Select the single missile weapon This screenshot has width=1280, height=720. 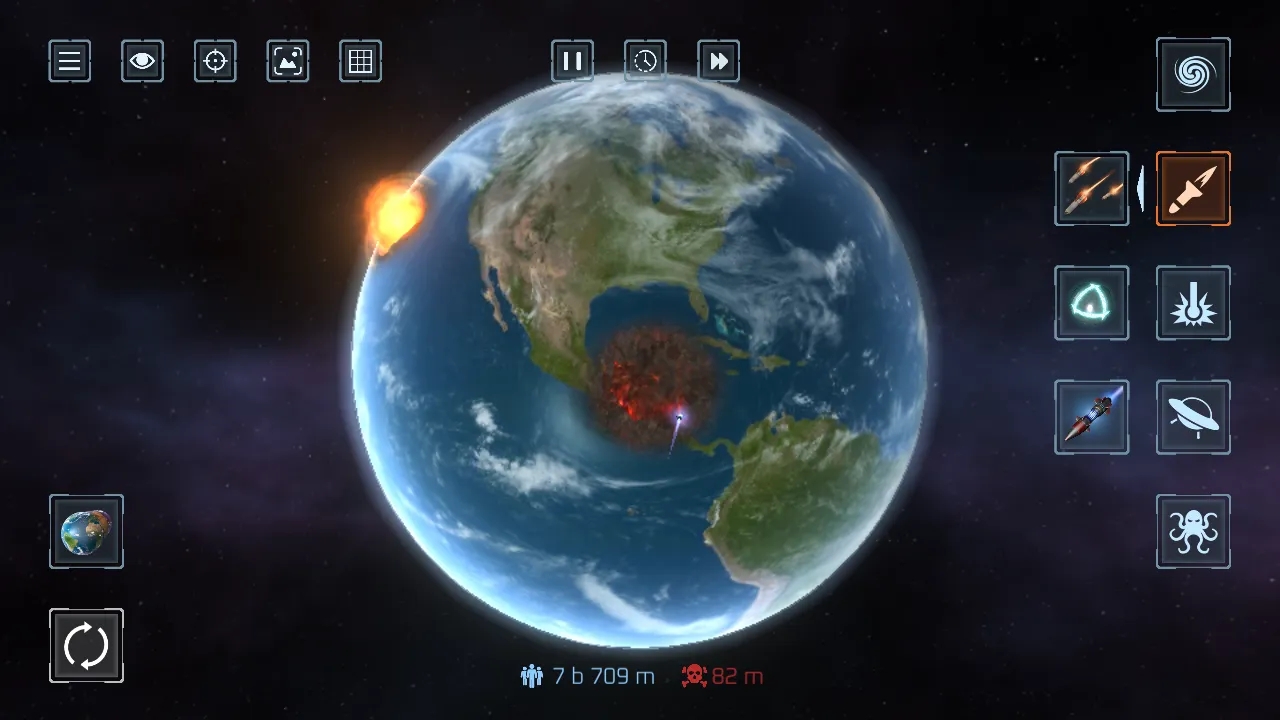[1193, 188]
